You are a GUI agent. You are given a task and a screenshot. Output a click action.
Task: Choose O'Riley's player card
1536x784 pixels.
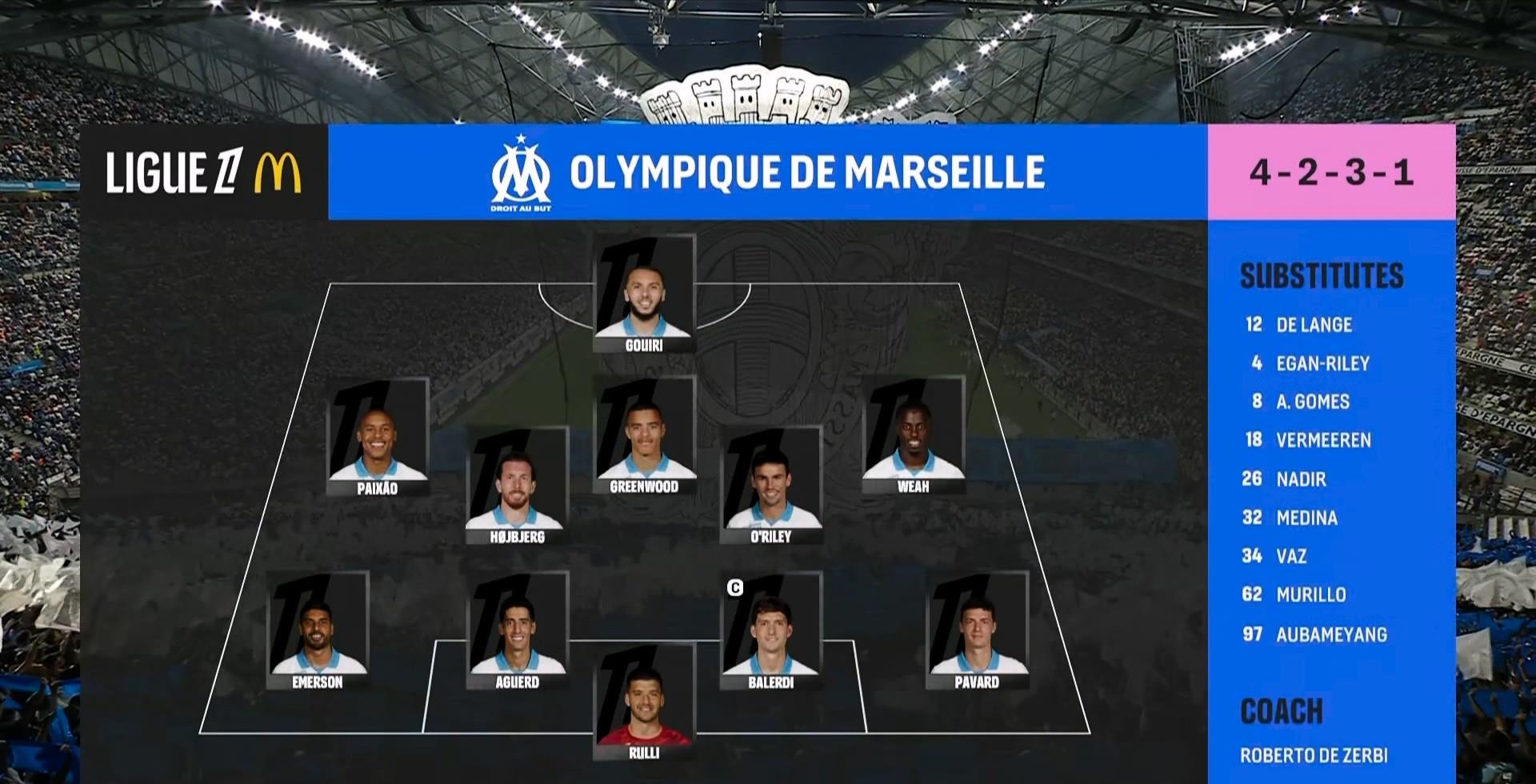pos(771,486)
